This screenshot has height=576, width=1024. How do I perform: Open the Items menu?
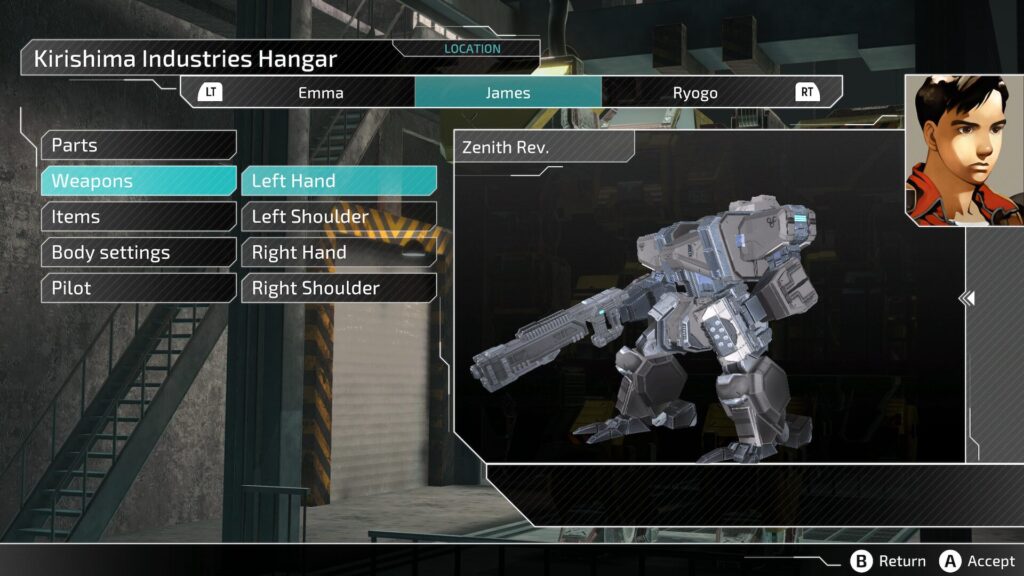point(138,217)
